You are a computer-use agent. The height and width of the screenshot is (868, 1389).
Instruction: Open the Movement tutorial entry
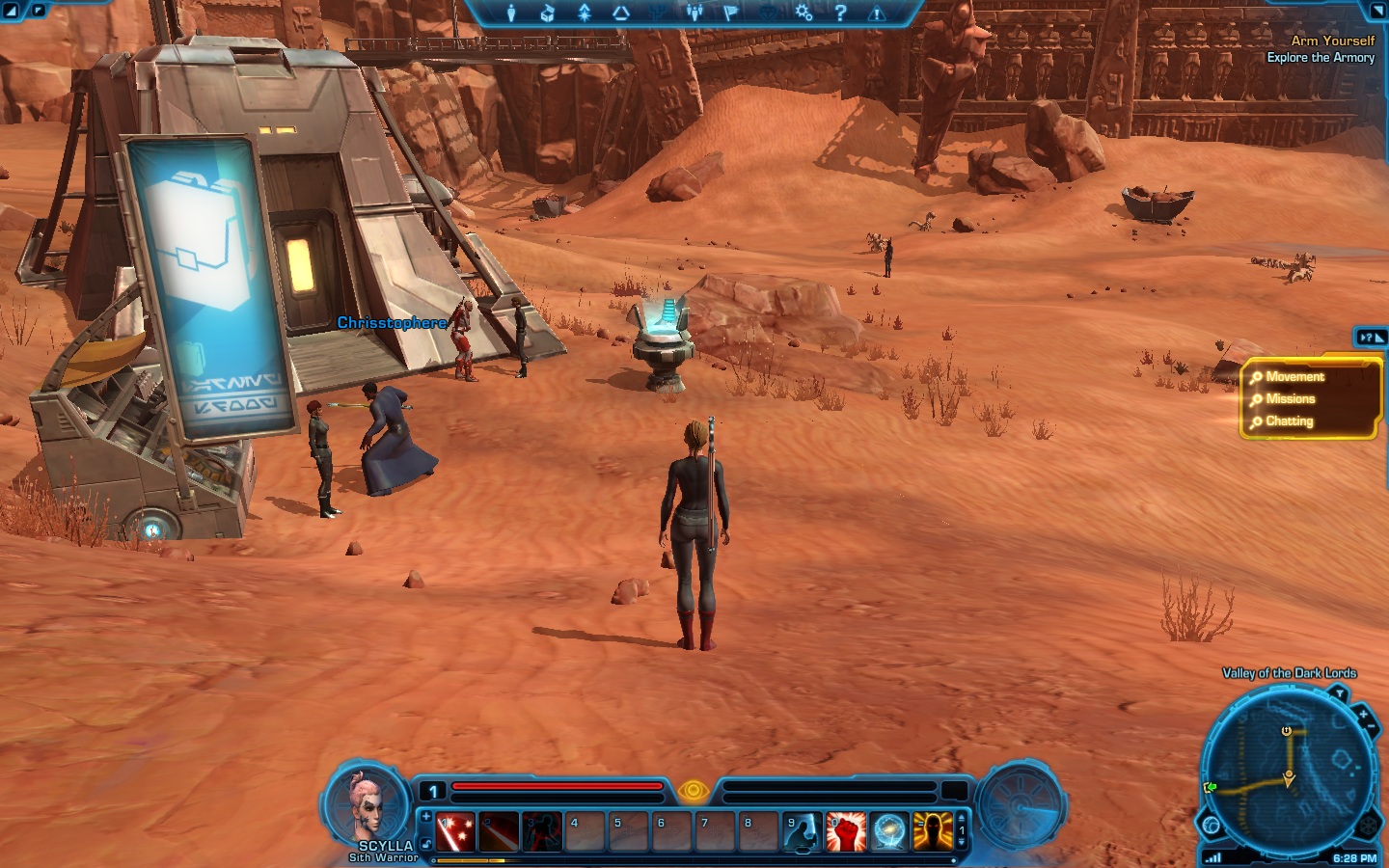[x=1294, y=377]
